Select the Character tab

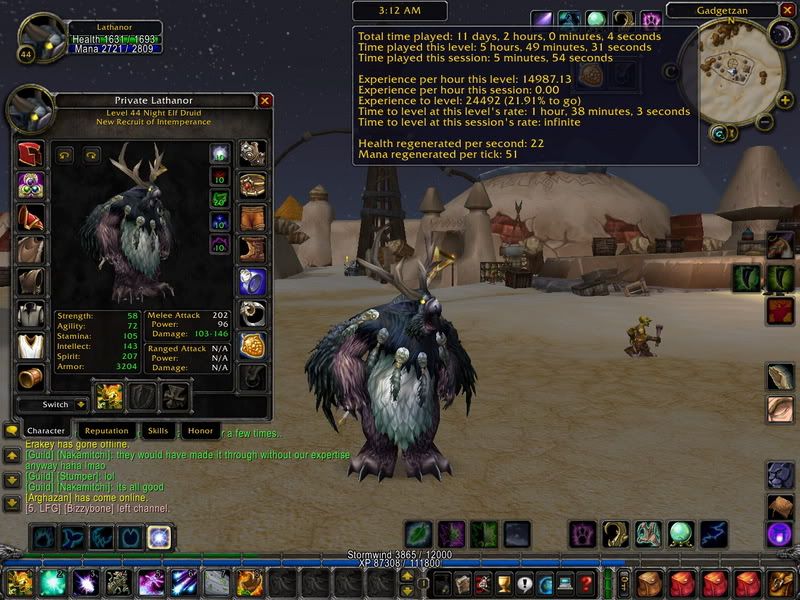47,431
